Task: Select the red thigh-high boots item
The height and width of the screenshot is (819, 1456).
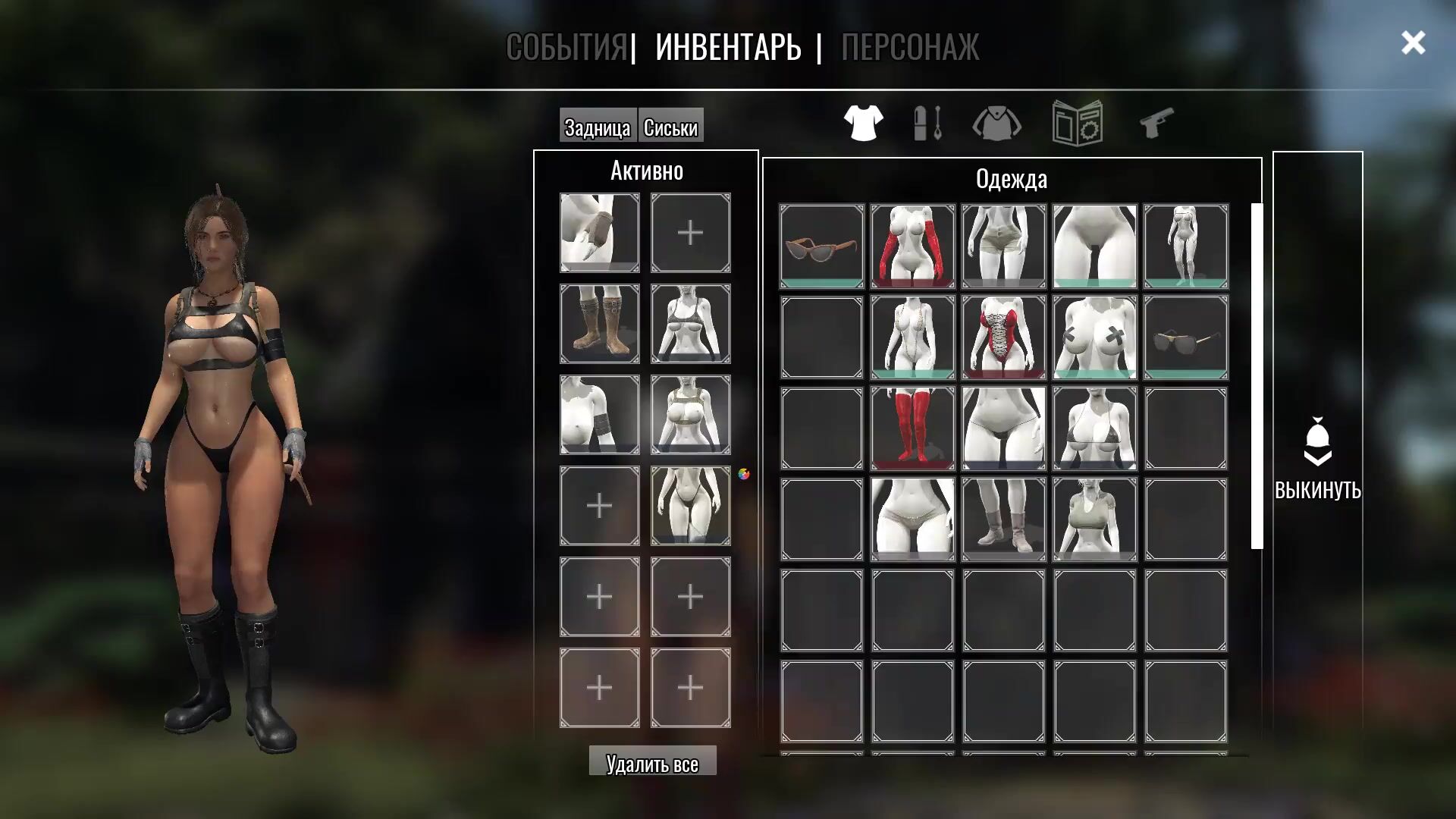Action: (913, 428)
